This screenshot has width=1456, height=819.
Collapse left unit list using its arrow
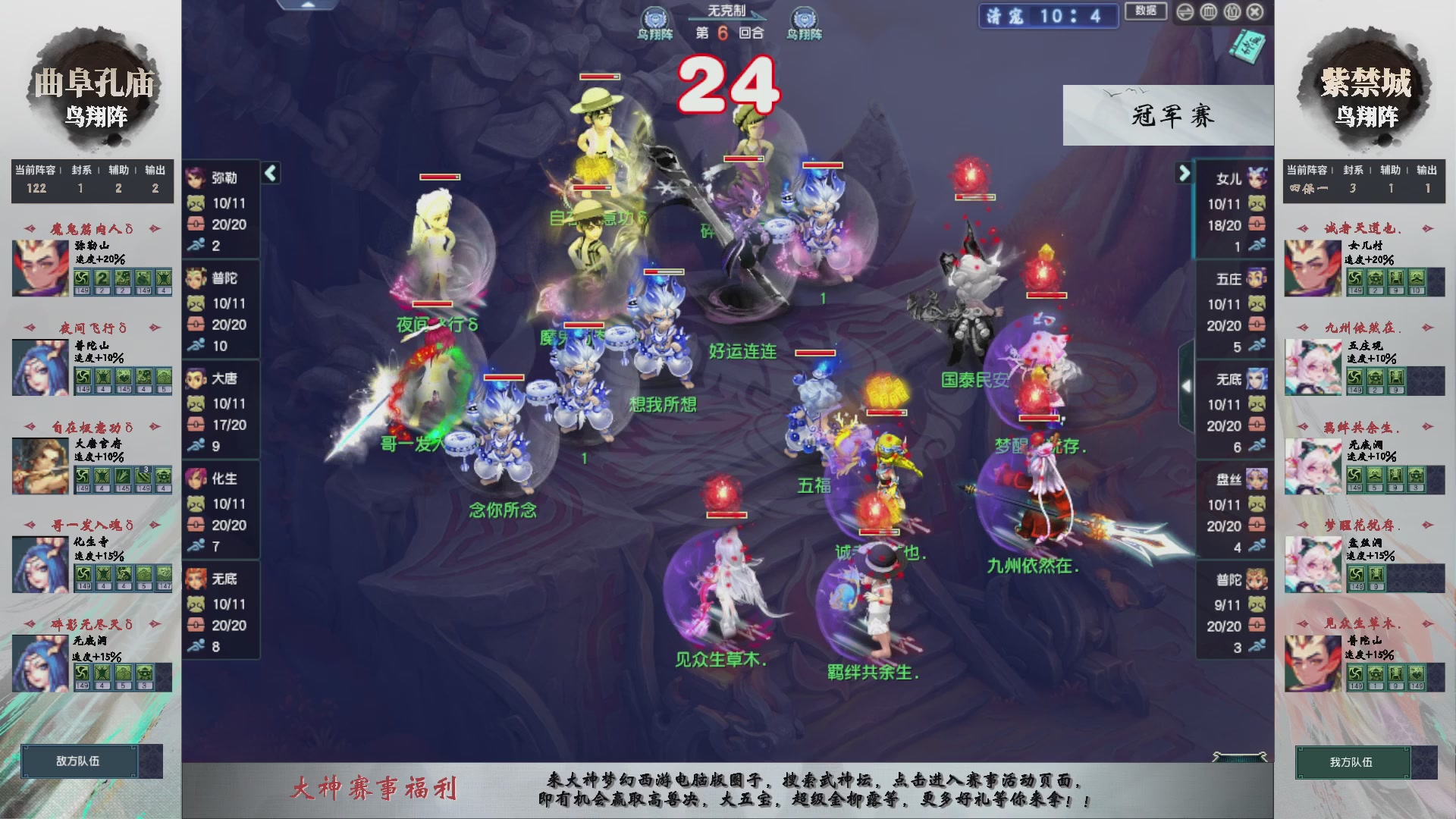tap(269, 173)
